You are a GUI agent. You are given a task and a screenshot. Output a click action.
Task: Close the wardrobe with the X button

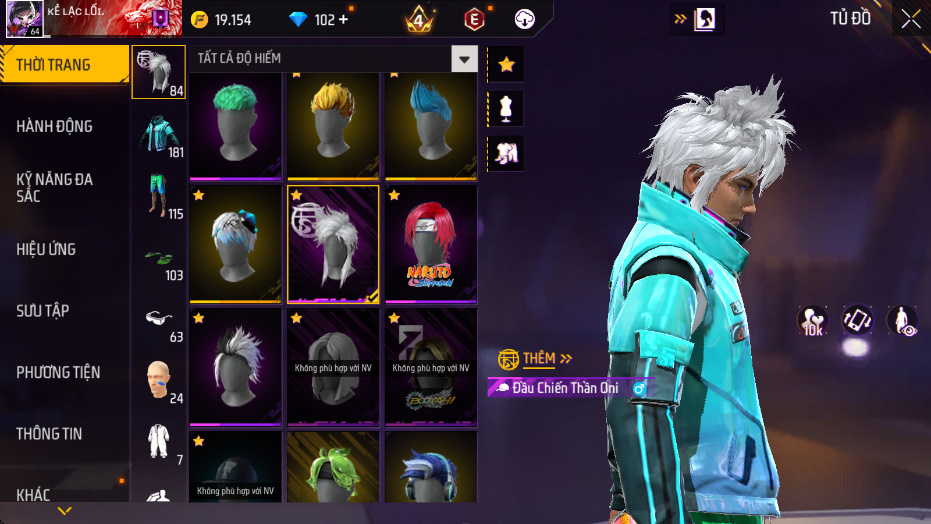[910, 19]
